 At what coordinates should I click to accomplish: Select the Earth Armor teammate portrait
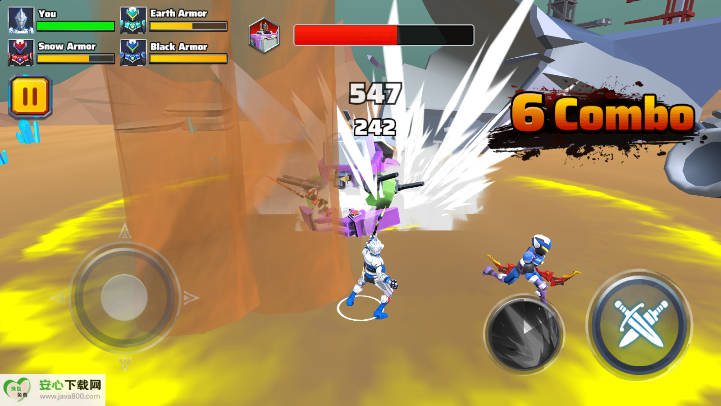(133, 19)
